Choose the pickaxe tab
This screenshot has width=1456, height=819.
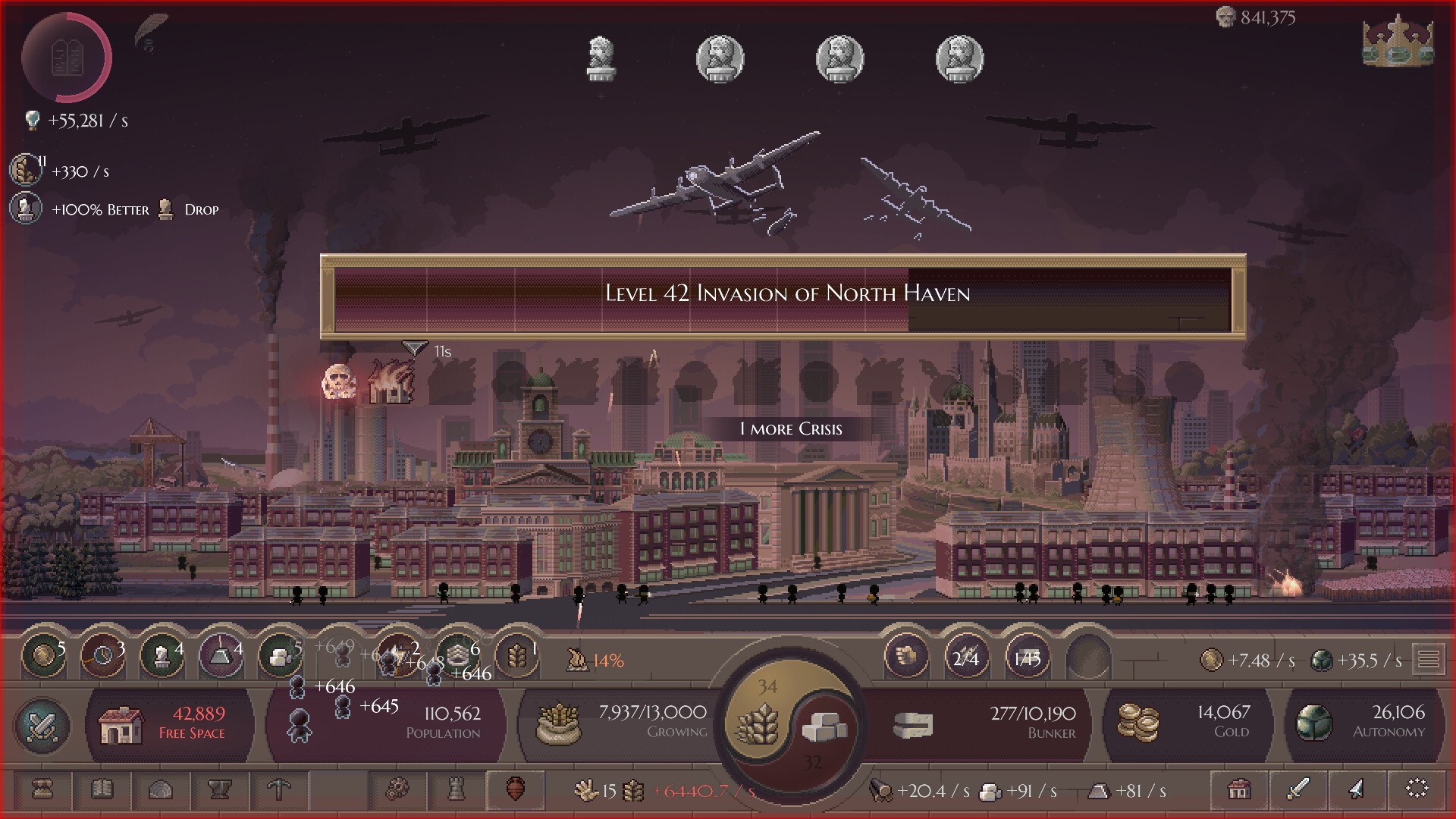pos(278,790)
